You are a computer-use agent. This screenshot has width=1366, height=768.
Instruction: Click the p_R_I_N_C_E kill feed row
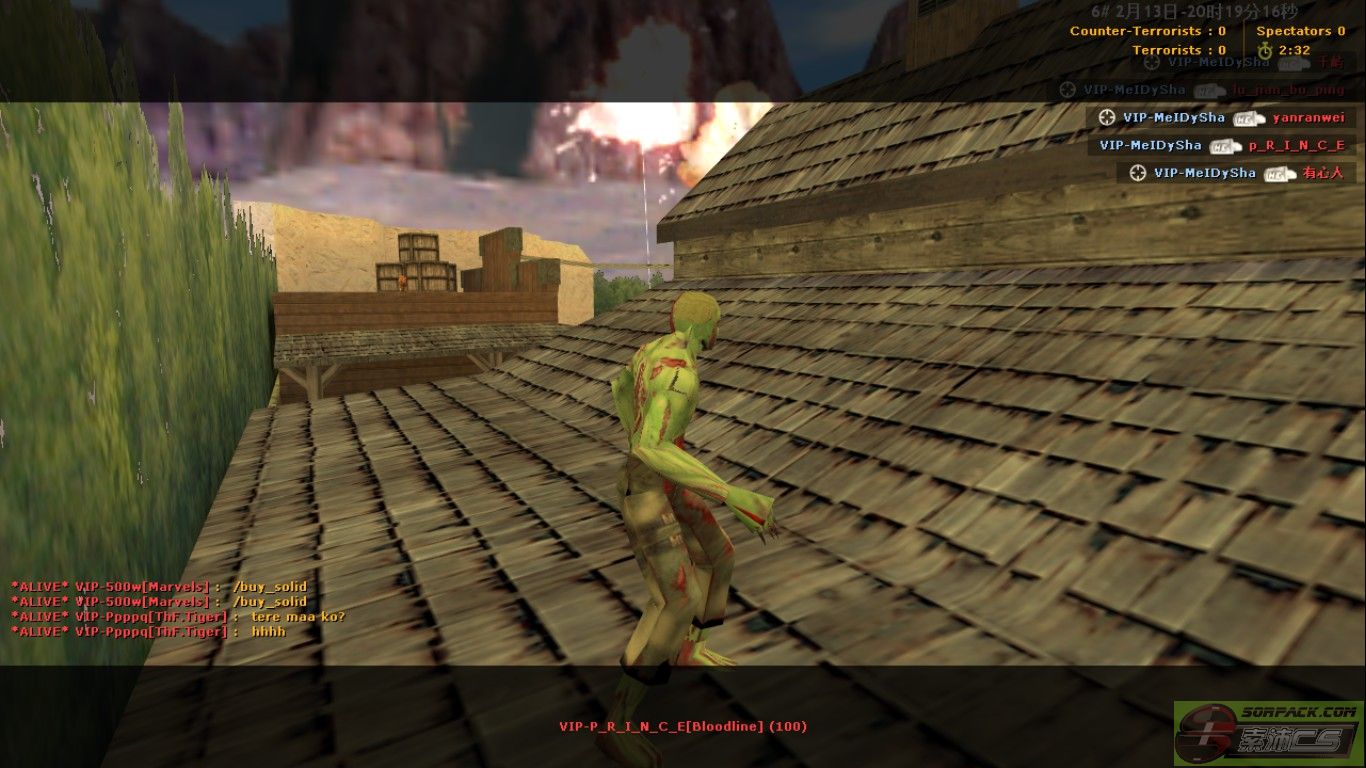1222,145
